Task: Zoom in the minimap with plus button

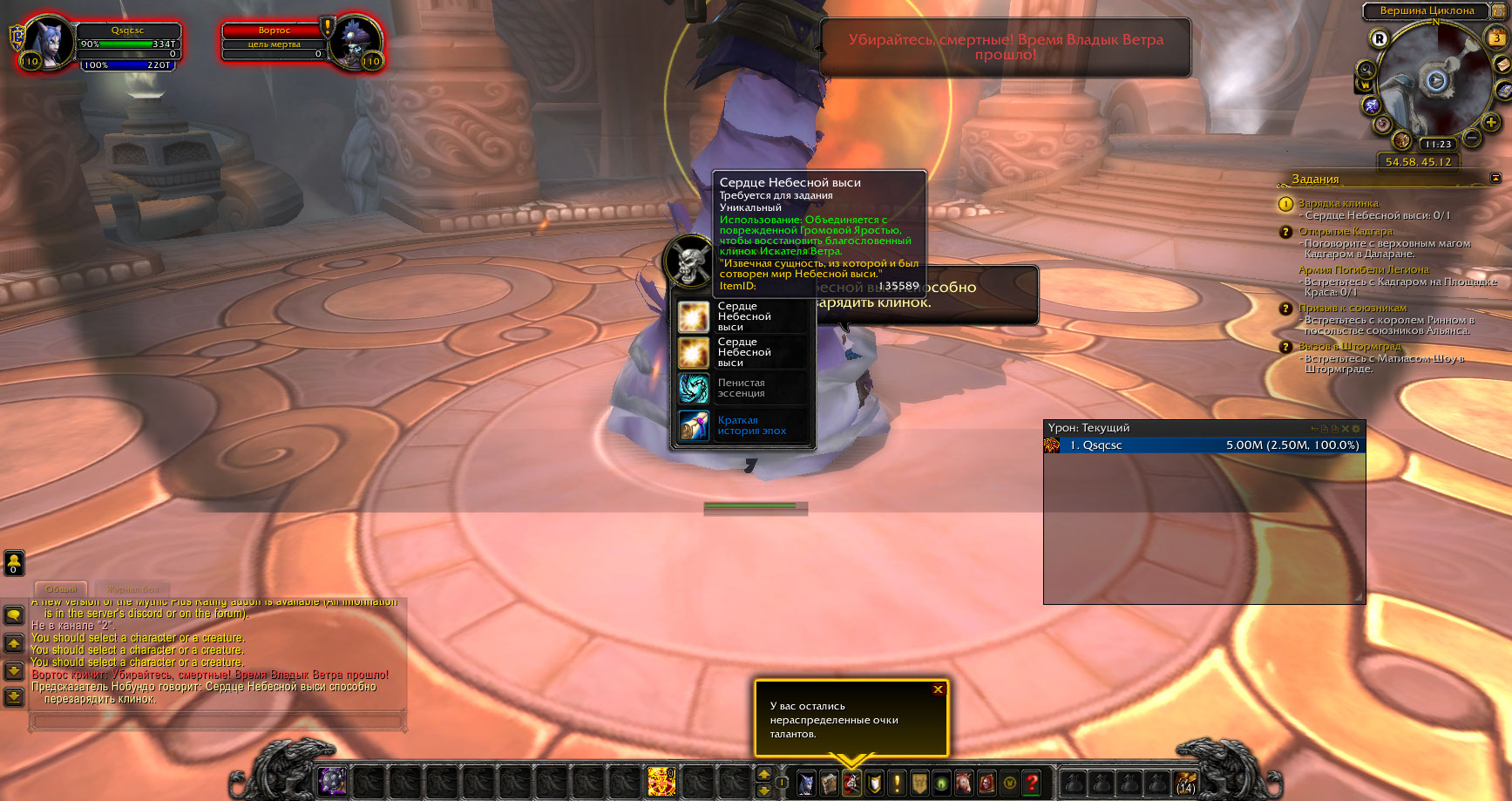Action: pyautogui.click(x=1491, y=123)
